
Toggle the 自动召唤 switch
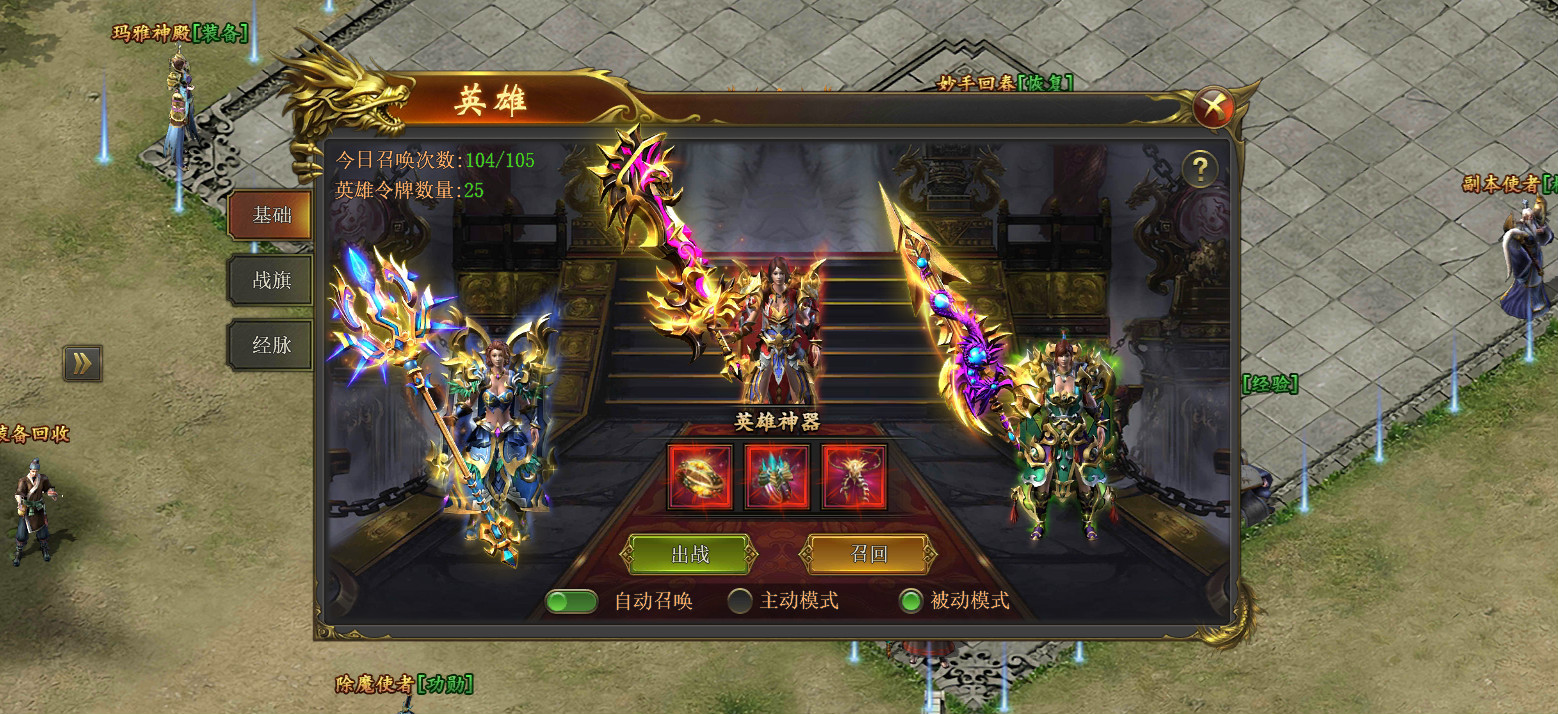(572, 601)
